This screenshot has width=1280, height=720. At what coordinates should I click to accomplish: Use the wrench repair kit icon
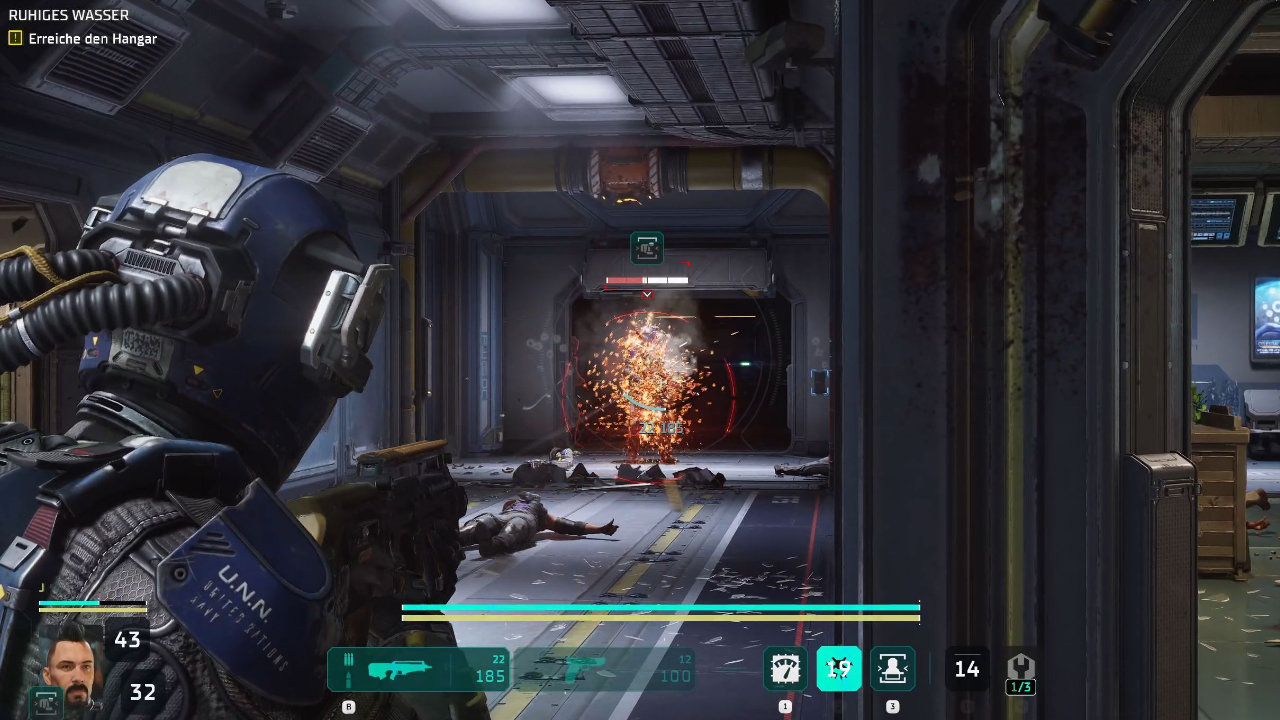tap(1020, 668)
